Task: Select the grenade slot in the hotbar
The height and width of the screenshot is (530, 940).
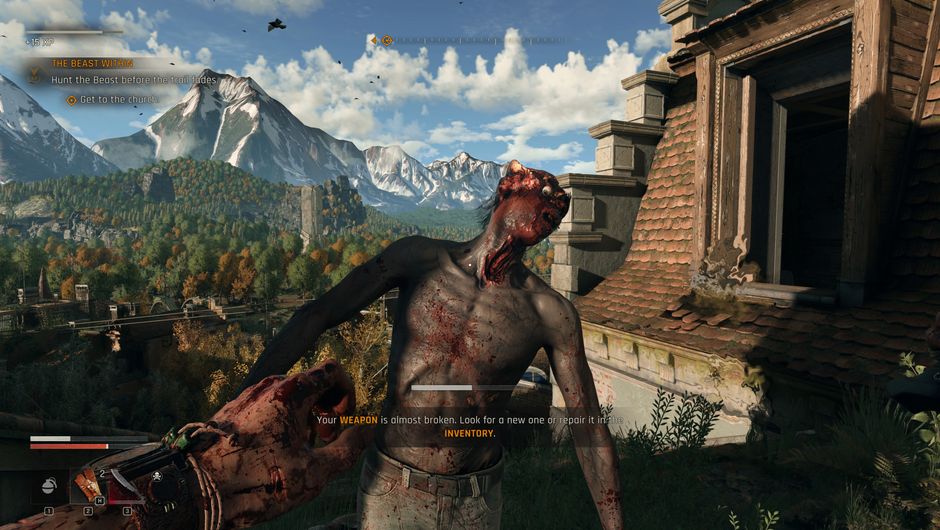Action: [x=48, y=488]
